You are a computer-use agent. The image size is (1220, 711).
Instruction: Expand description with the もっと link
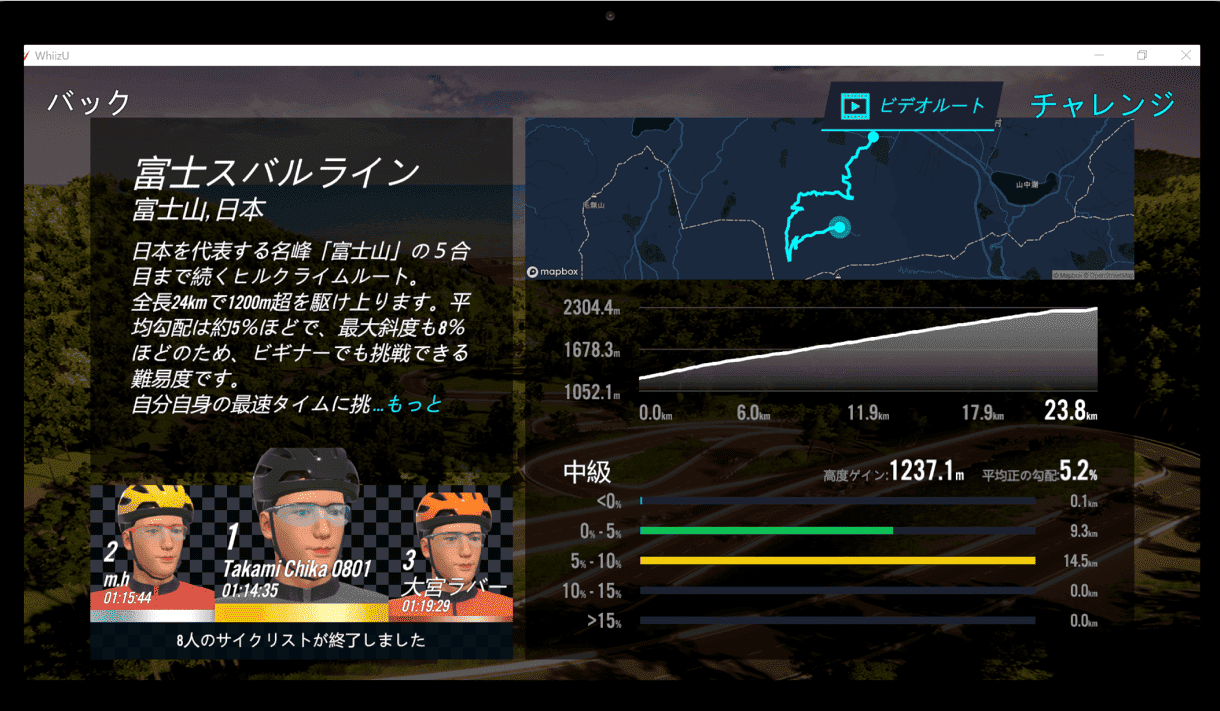(x=414, y=405)
